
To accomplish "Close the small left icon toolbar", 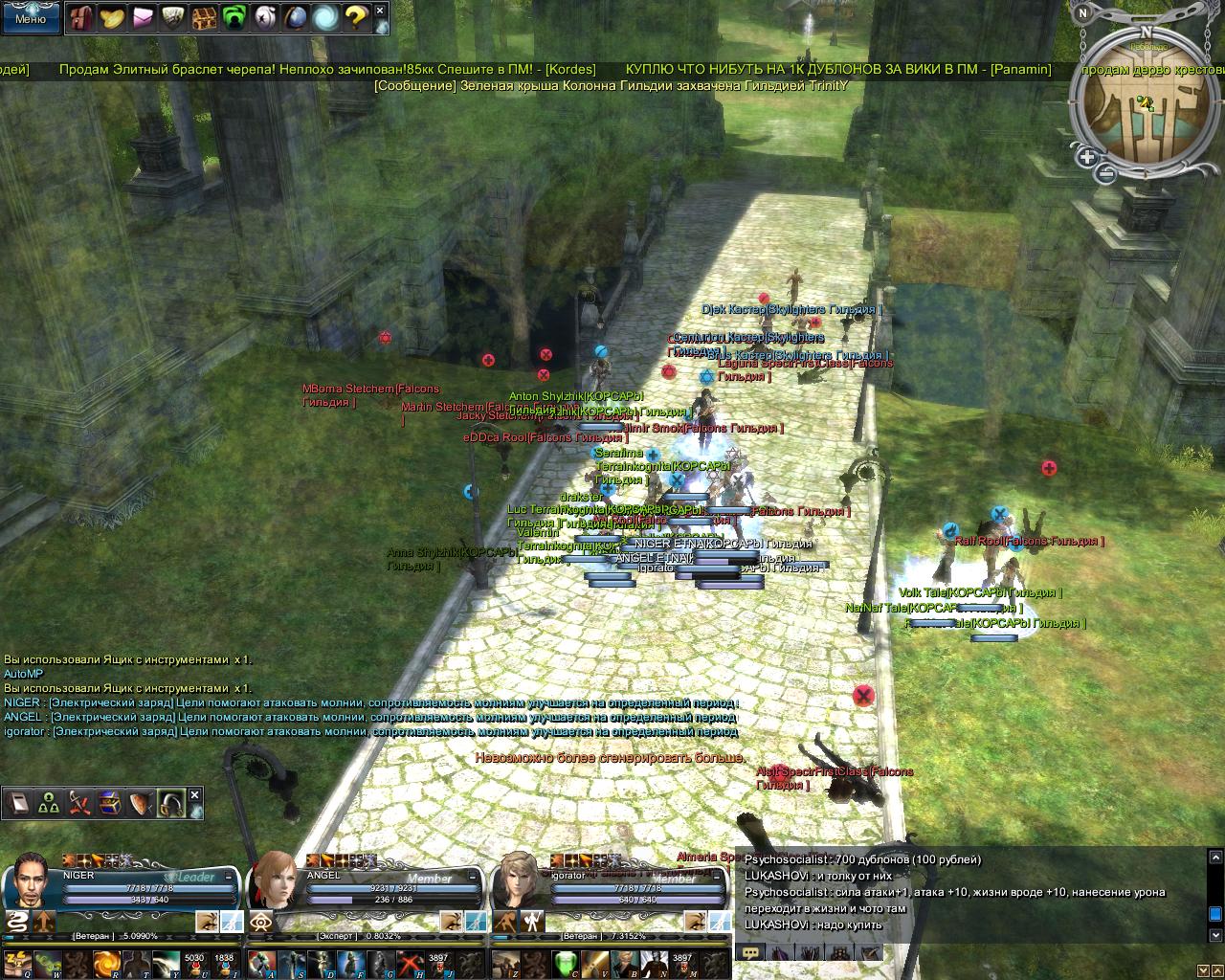I will click(195, 795).
